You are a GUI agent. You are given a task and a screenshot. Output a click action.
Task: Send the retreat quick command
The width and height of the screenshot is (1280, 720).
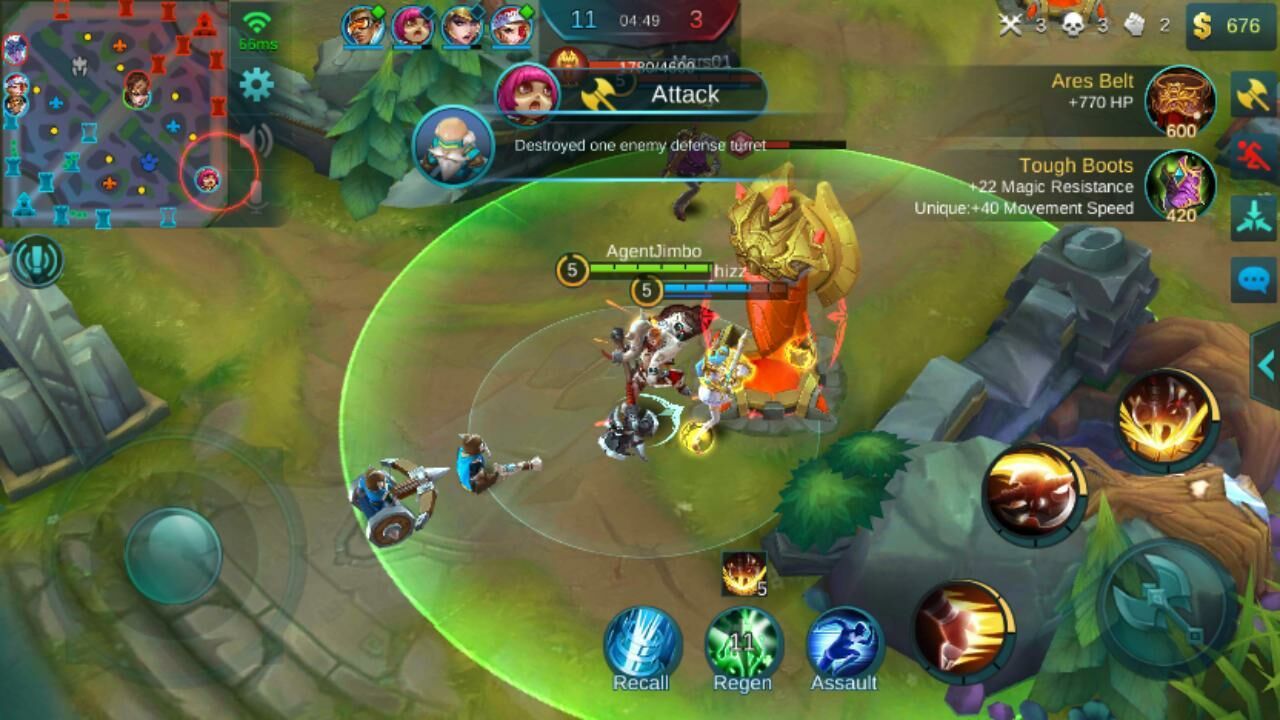pyautogui.click(x=1253, y=156)
